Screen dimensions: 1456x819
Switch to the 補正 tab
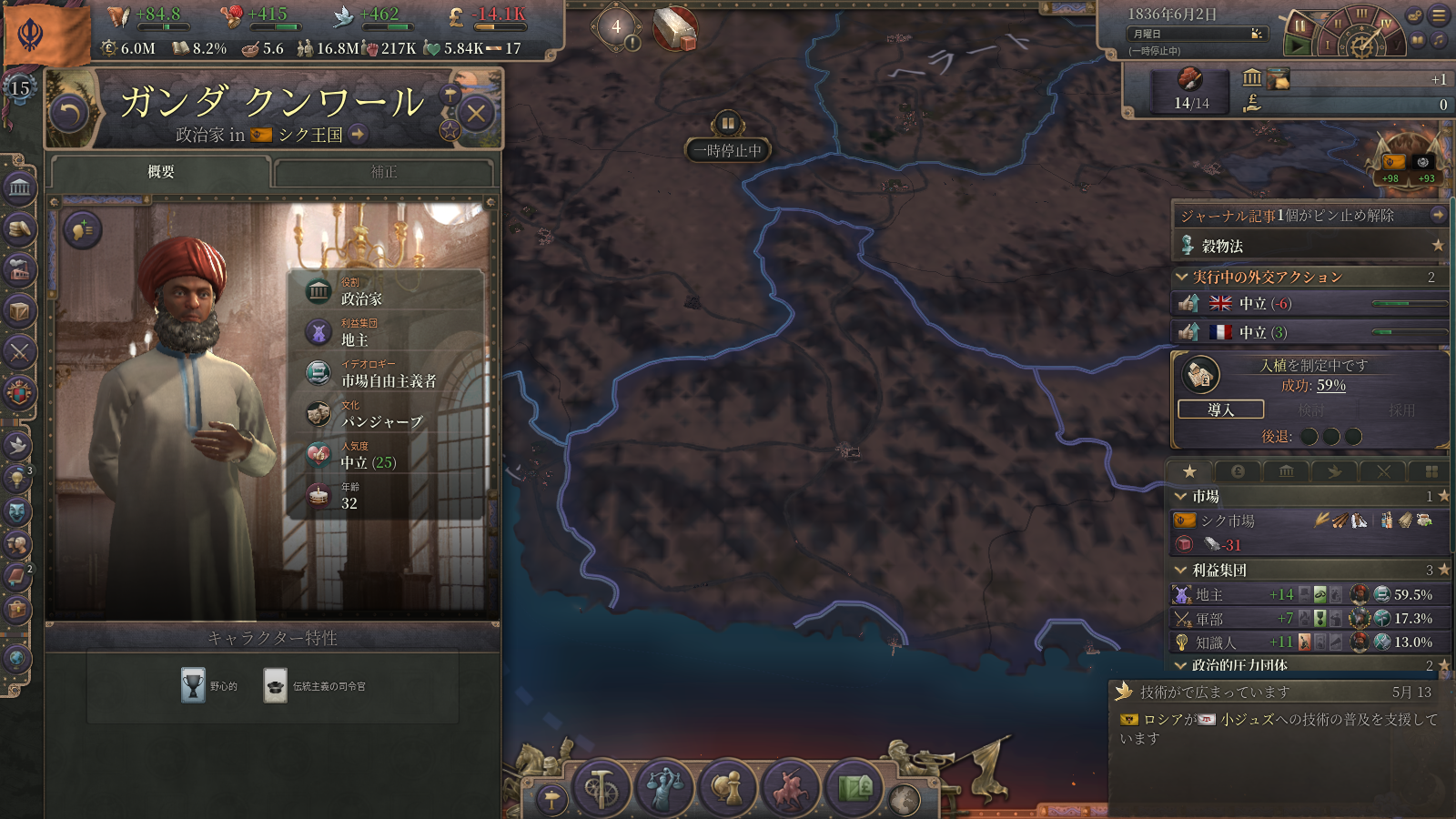[x=383, y=172]
